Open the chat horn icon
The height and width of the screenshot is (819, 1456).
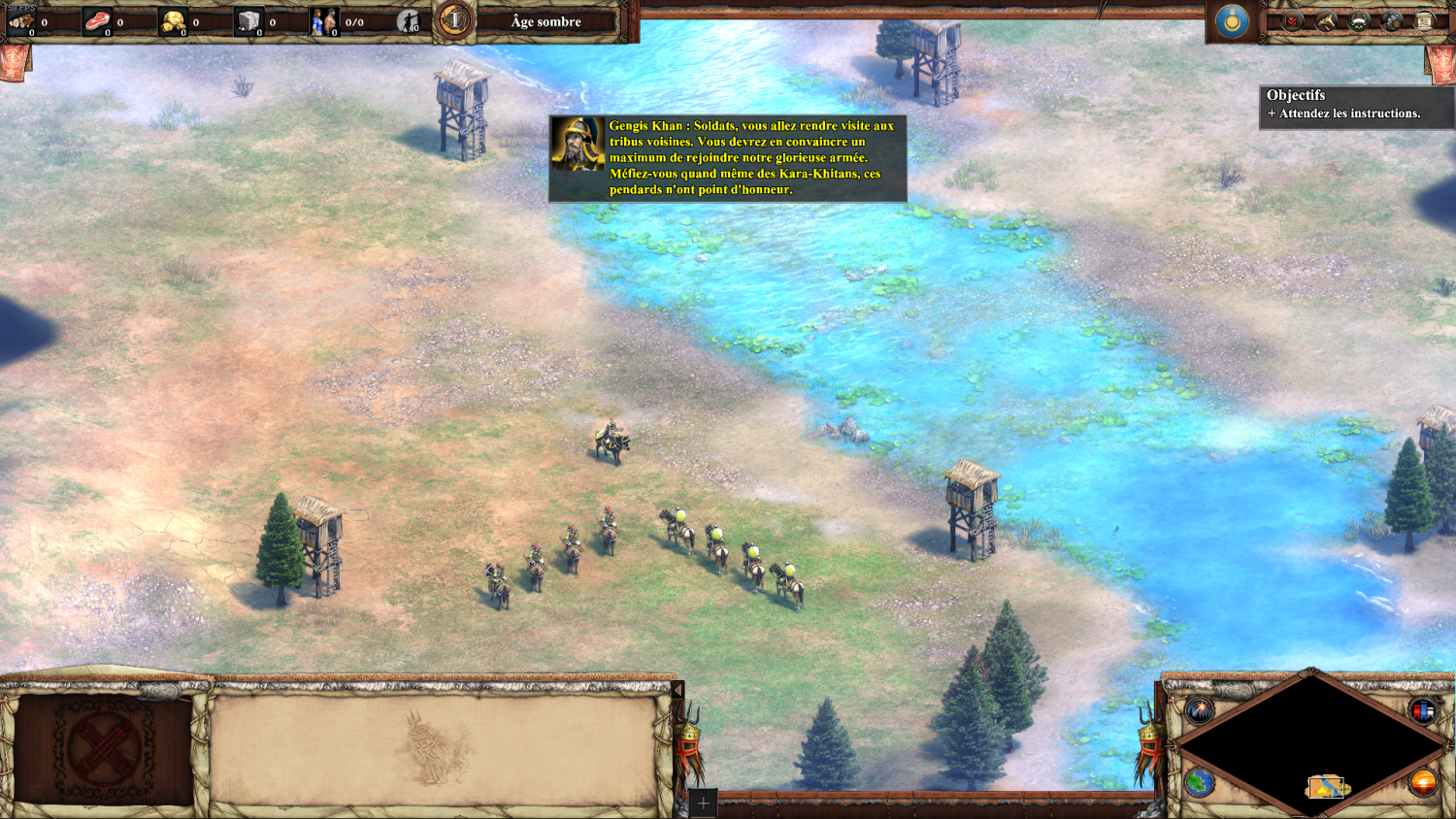[1326, 21]
